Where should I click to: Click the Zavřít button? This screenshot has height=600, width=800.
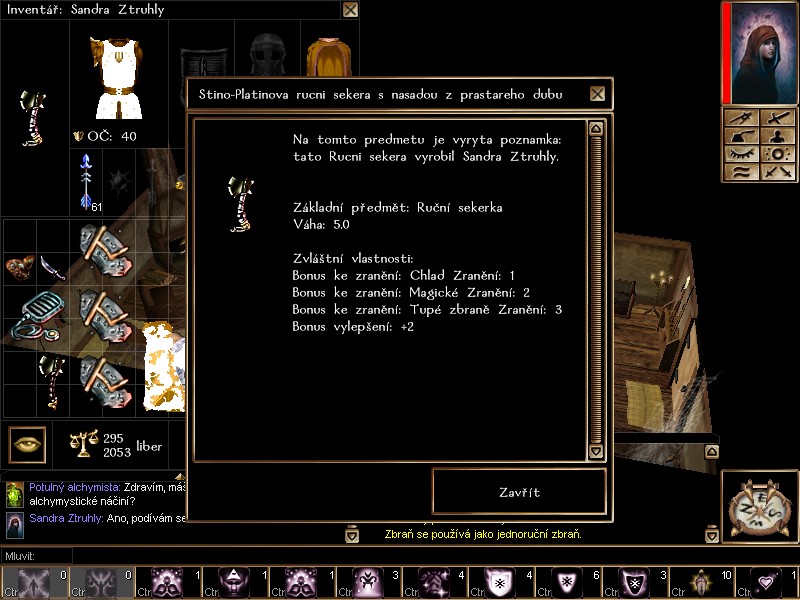click(519, 492)
